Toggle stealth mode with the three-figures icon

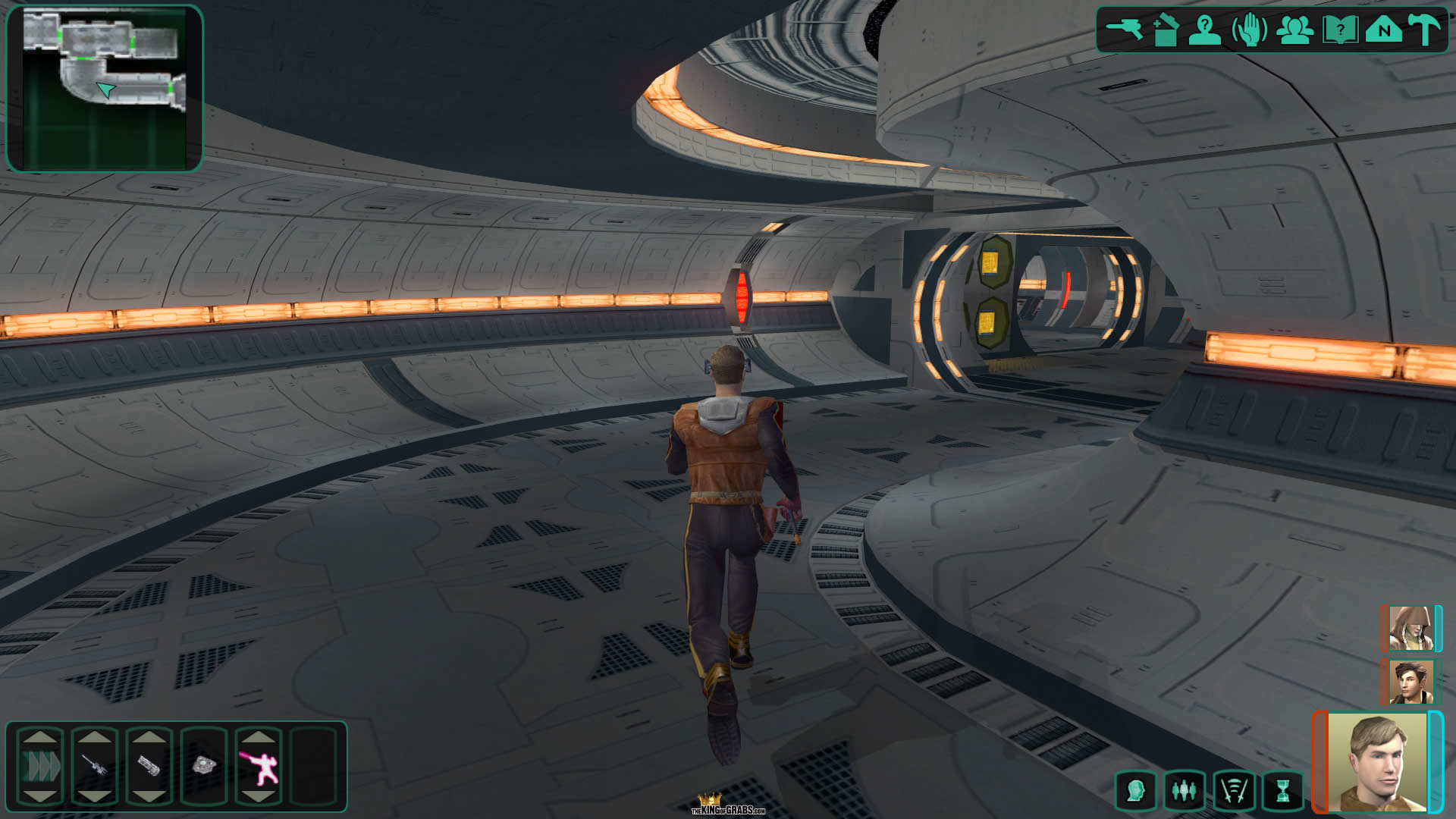tap(1184, 791)
